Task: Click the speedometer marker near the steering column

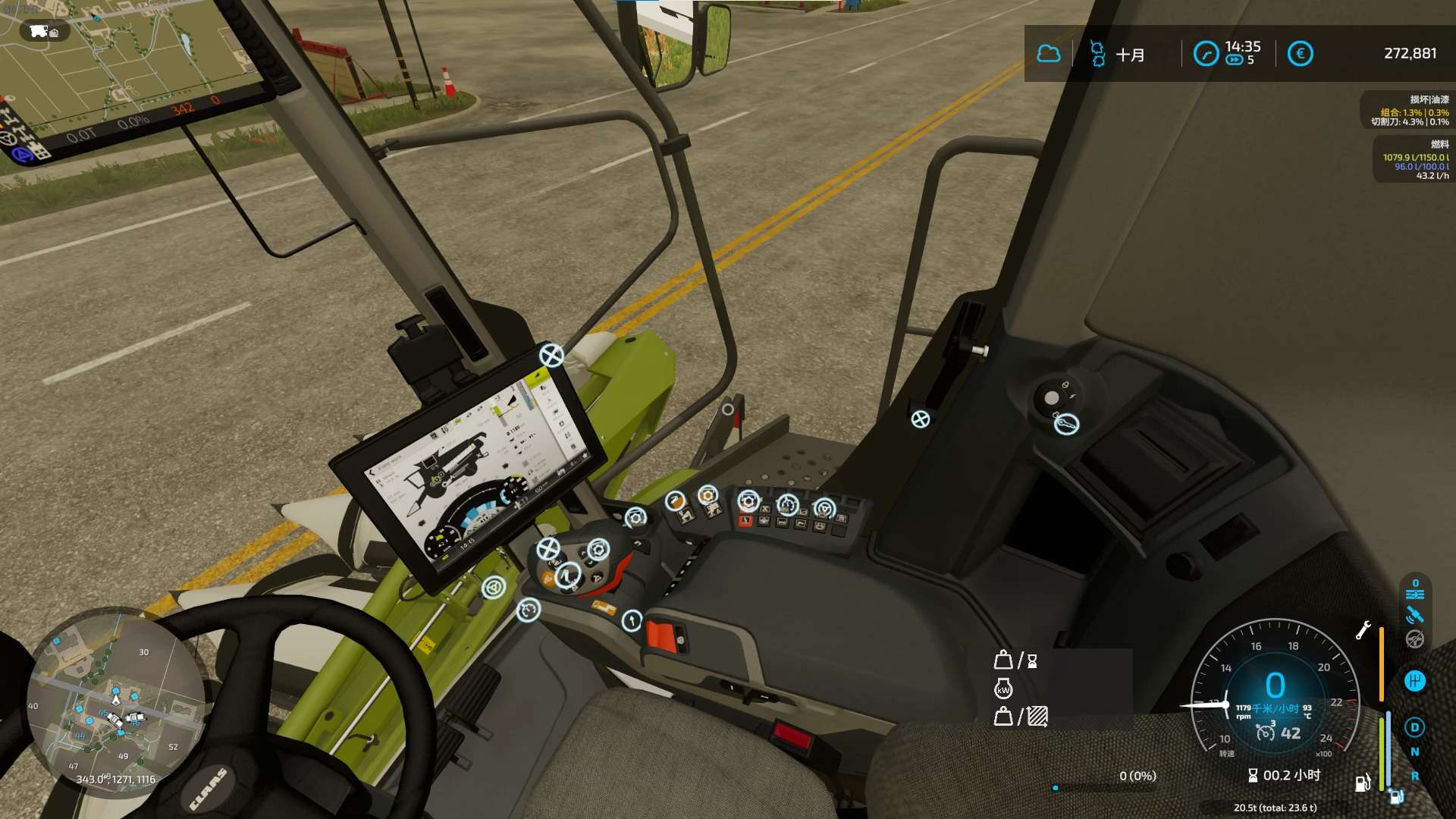Action: click(x=529, y=610)
